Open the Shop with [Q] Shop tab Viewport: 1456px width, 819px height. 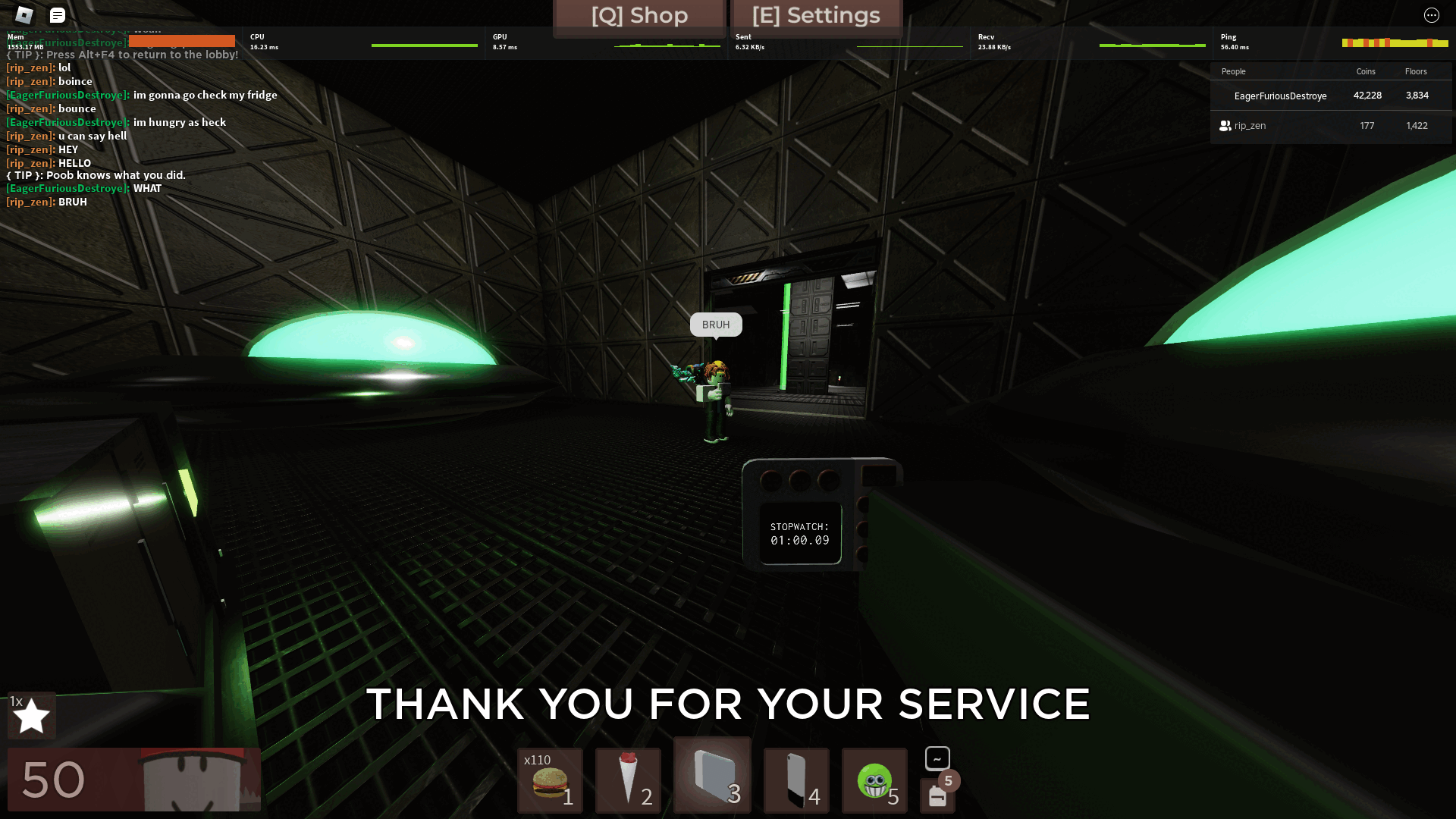639,15
